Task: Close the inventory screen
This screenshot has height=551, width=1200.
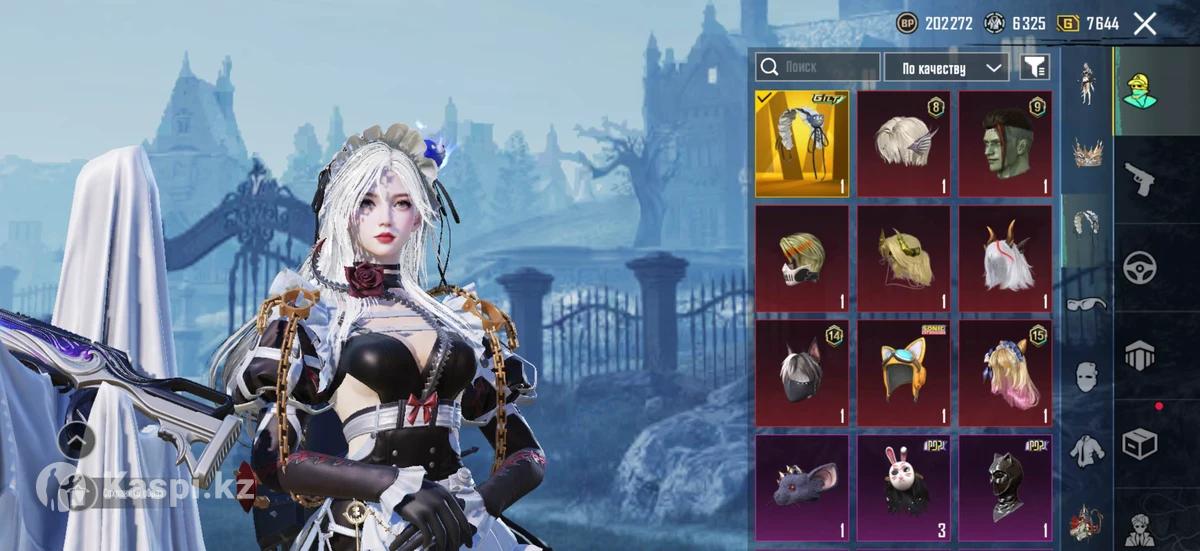Action: (1145, 24)
